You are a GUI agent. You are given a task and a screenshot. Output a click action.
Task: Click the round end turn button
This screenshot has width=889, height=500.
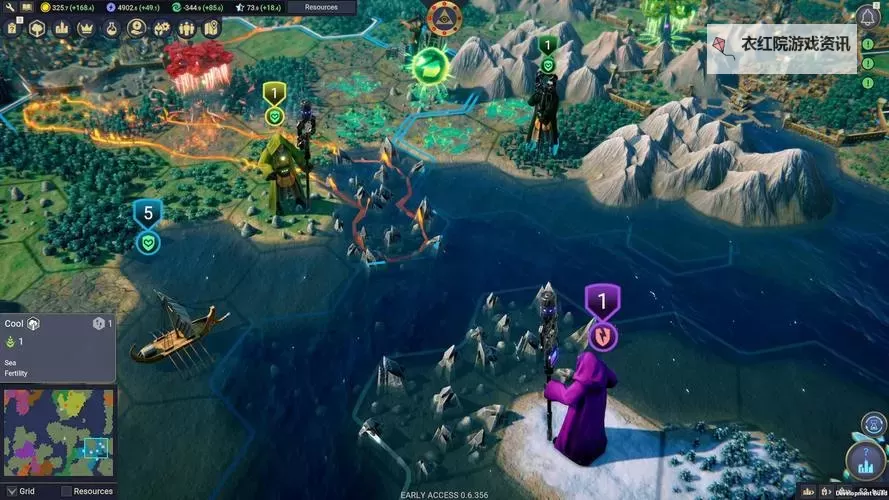[863, 461]
